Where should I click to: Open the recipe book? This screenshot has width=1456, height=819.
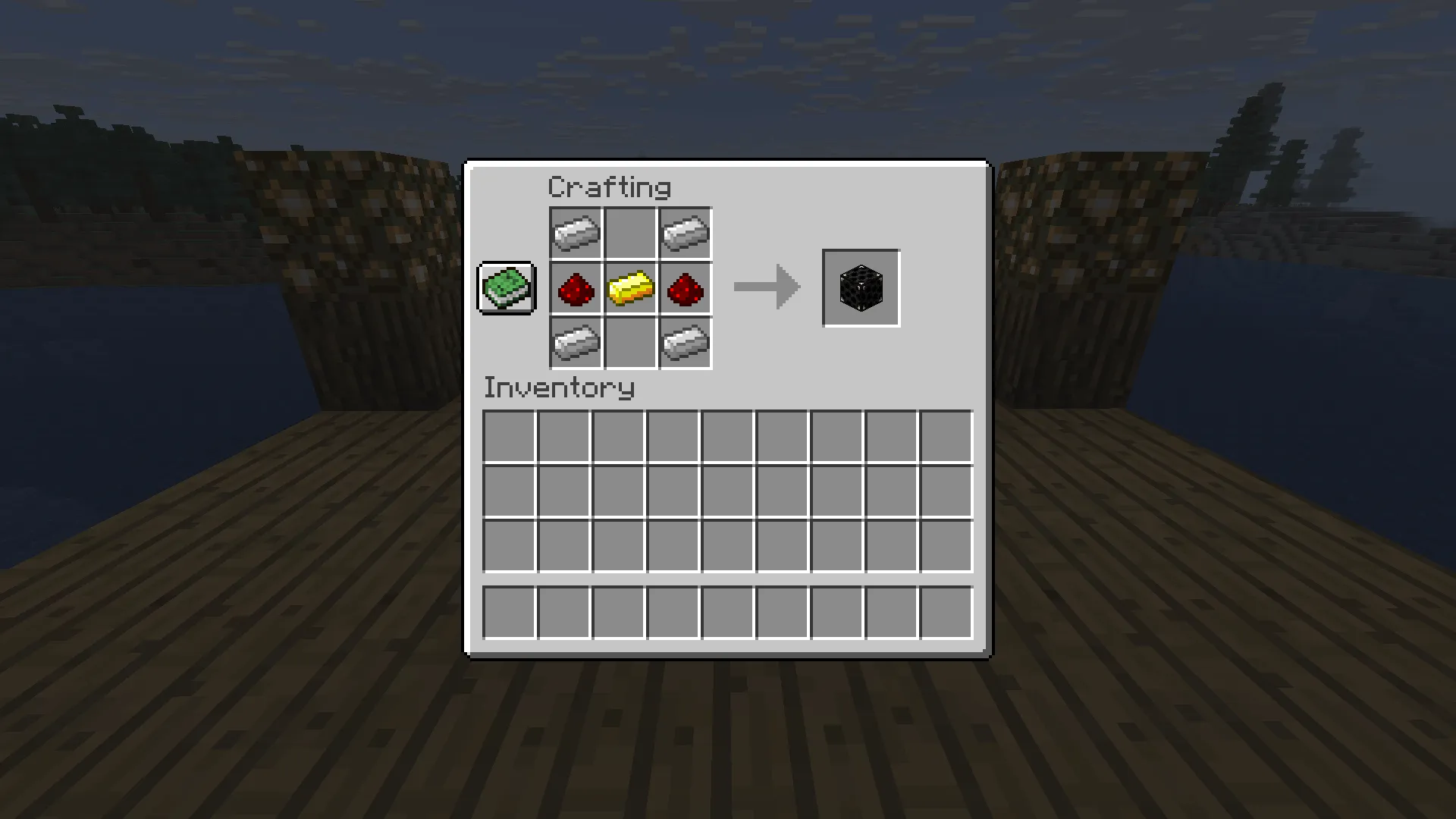click(x=506, y=288)
